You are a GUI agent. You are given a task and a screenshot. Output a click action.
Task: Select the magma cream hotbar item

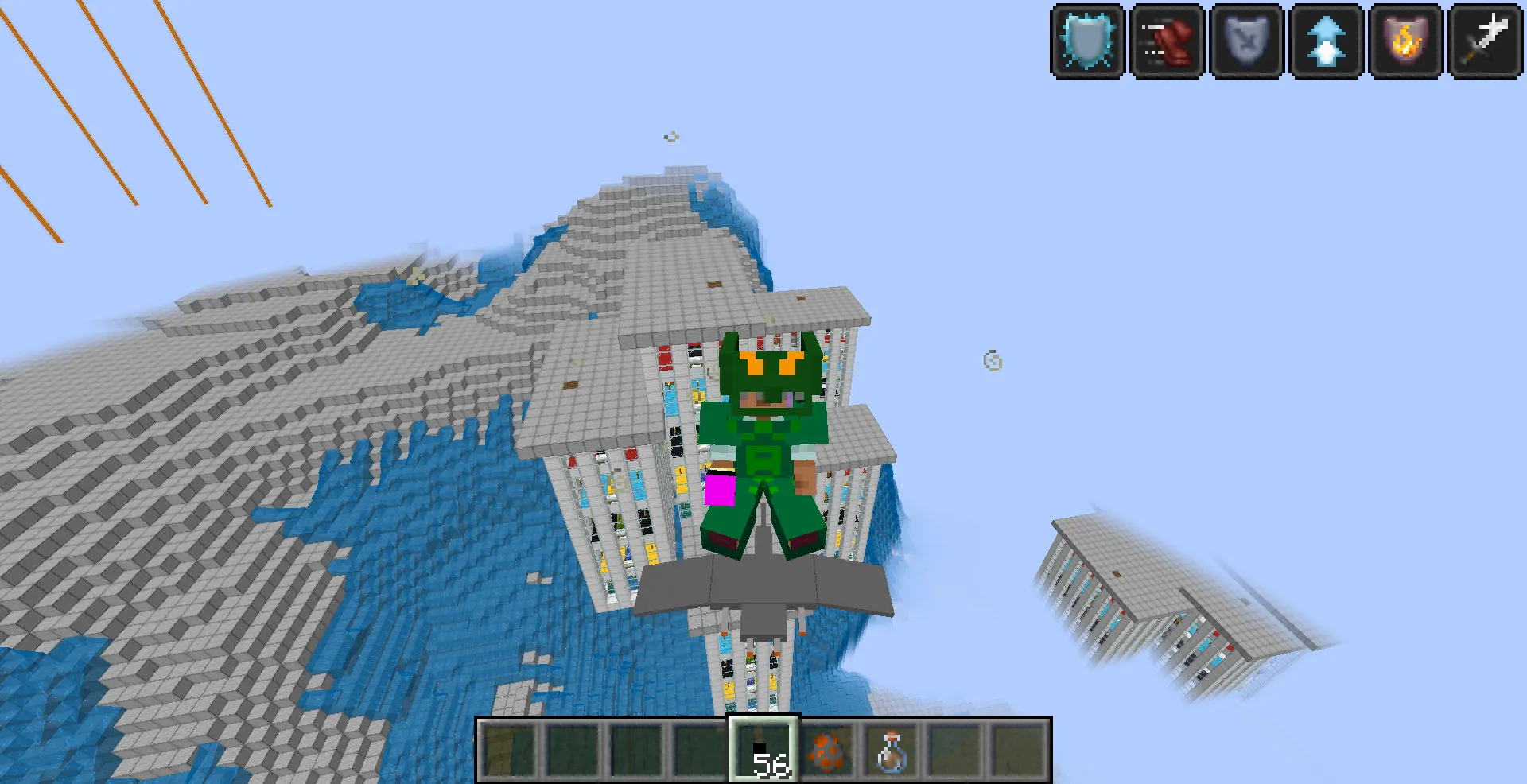(x=827, y=750)
